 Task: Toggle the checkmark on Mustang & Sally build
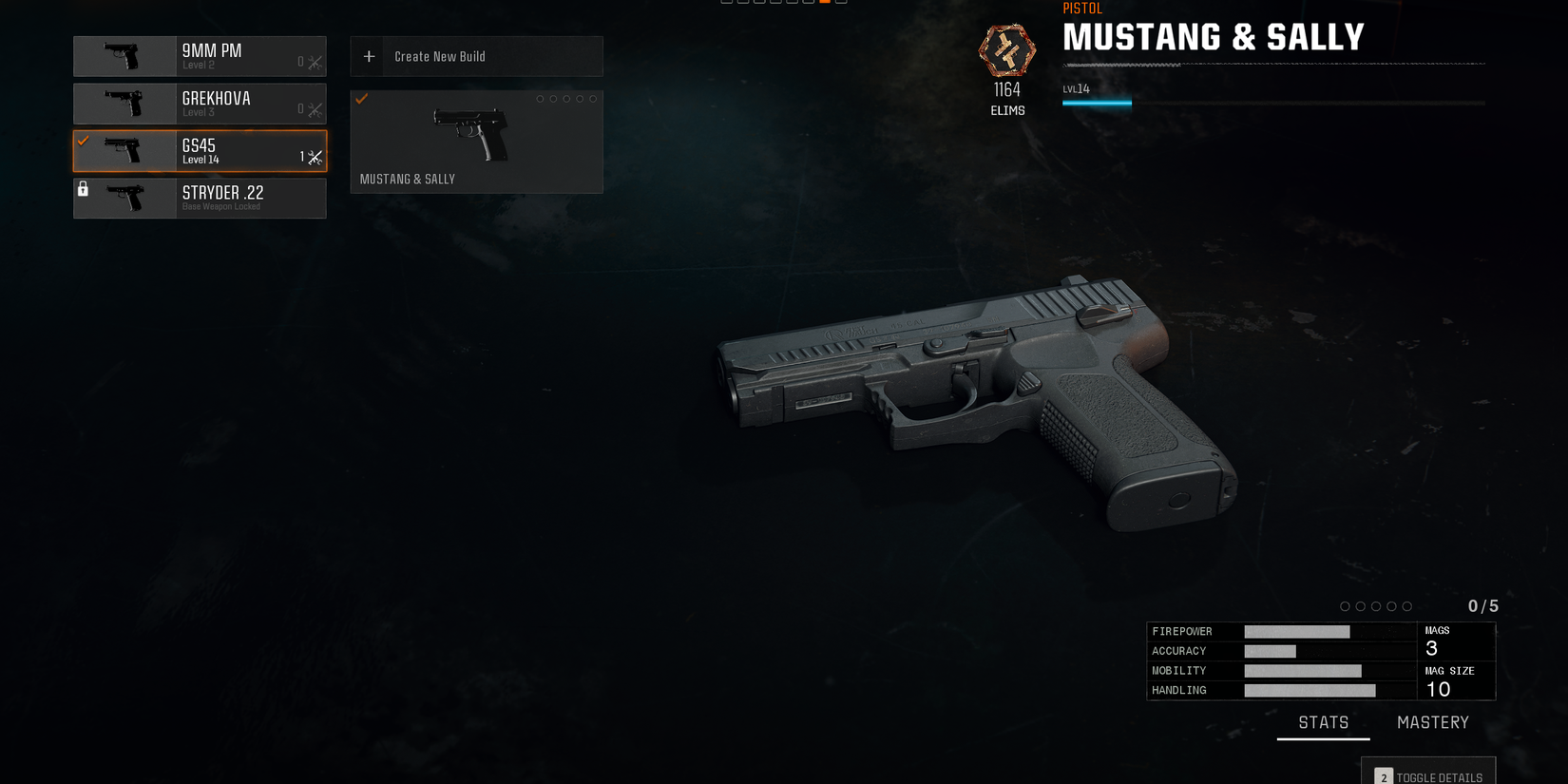361,99
